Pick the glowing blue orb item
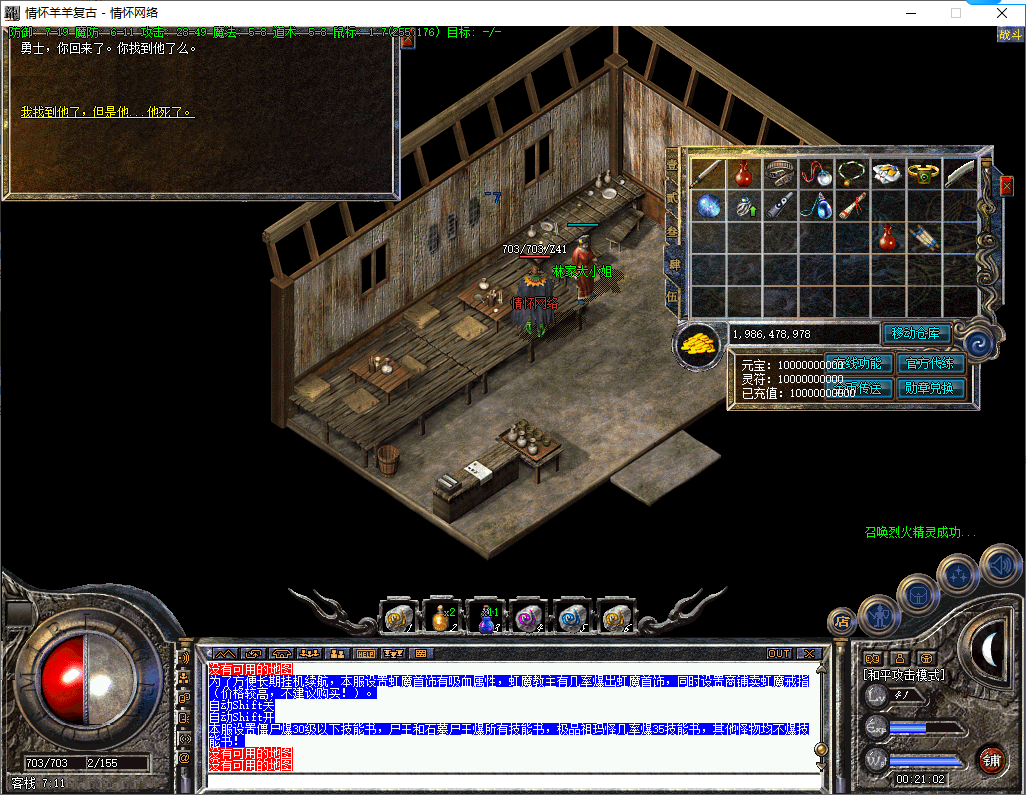This screenshot has width=1026, height=795. [x=709, y=206]
